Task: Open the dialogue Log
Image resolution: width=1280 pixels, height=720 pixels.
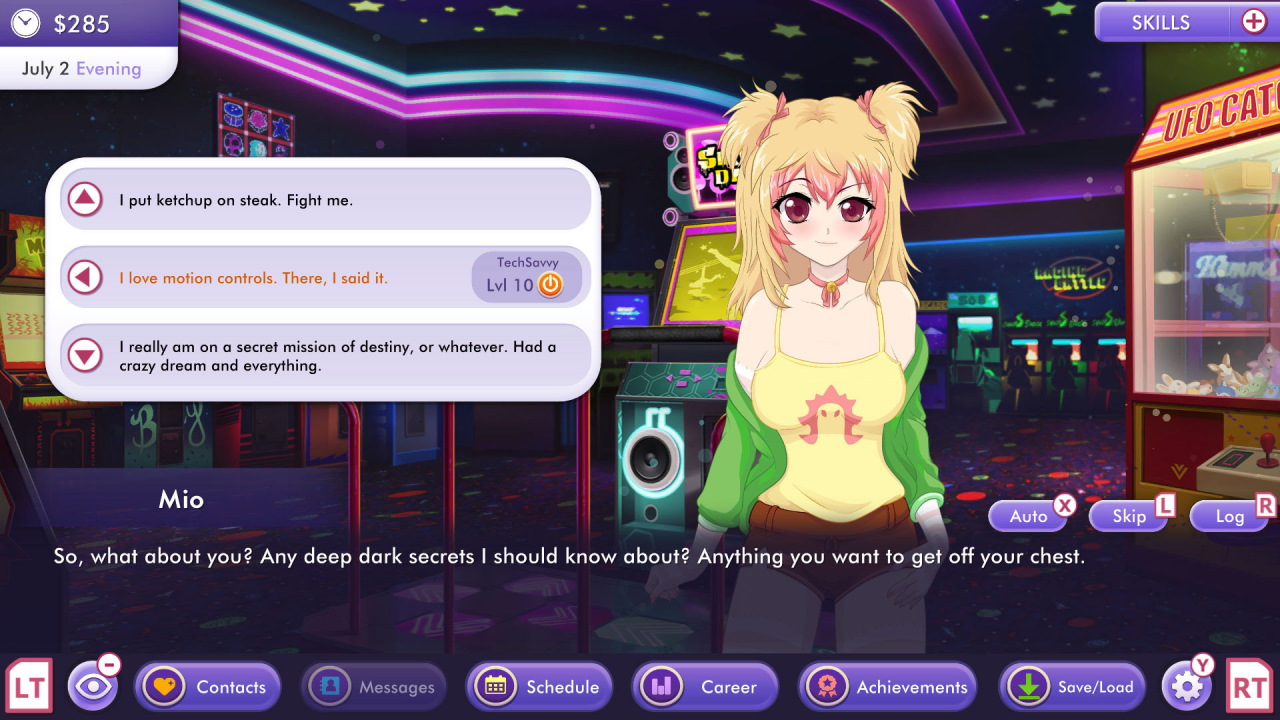Action: coord(1229,515)
